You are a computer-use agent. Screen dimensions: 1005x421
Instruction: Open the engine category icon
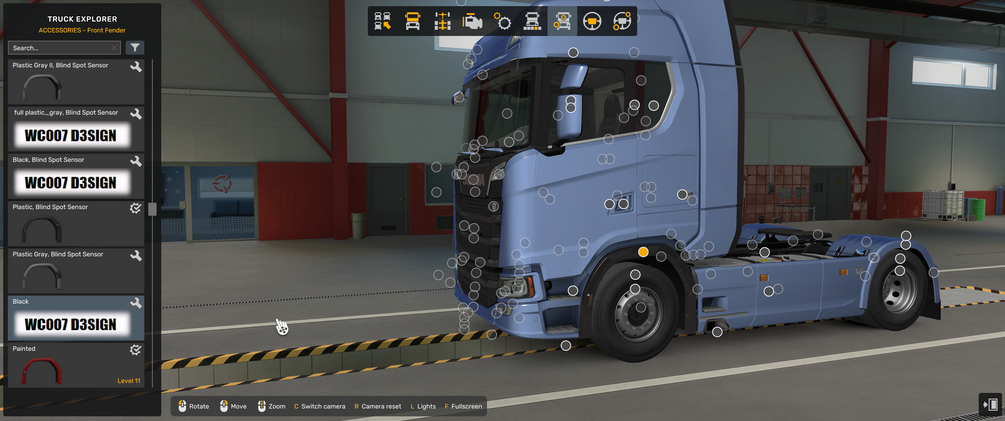473,21
